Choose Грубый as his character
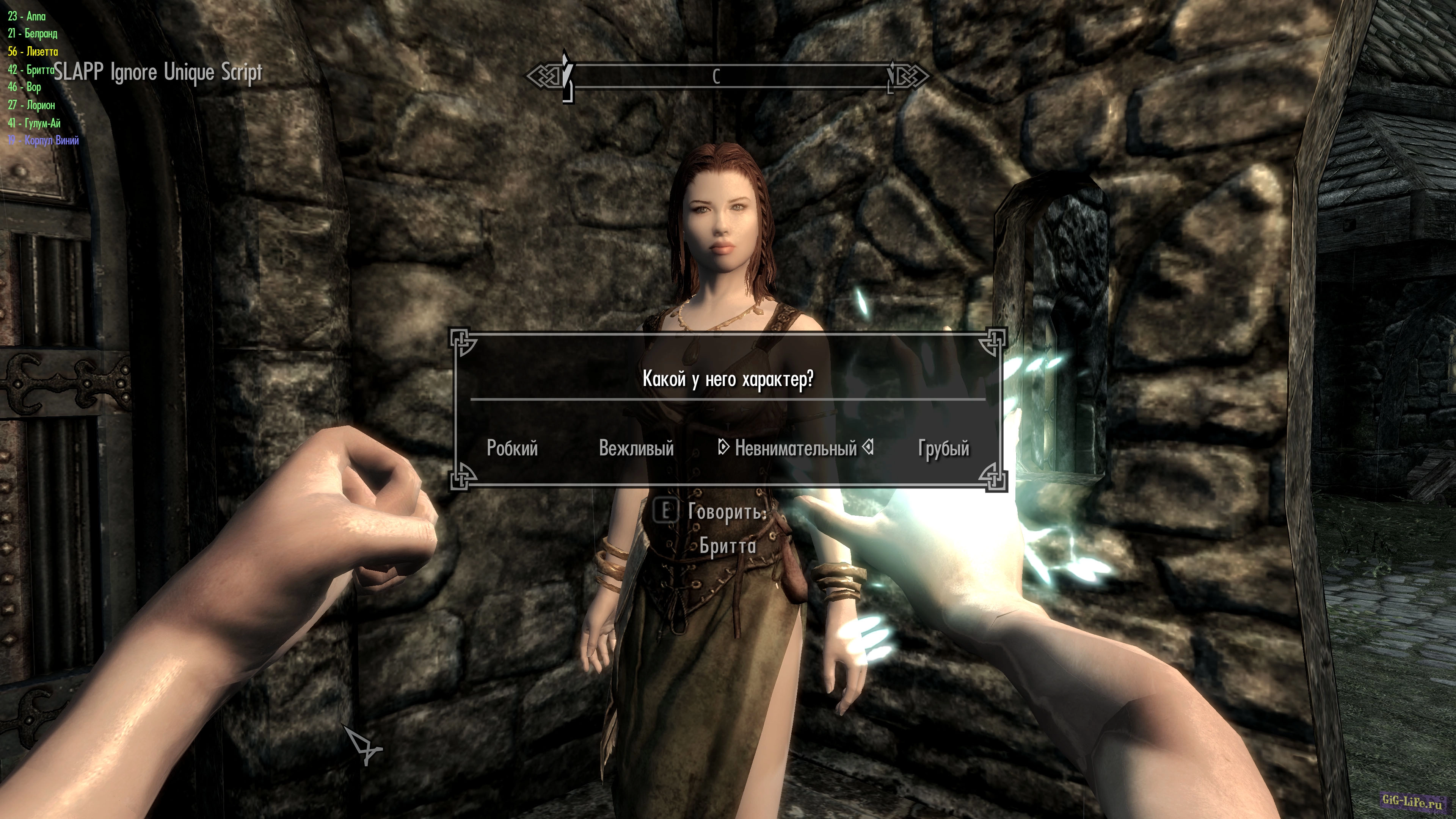Viewport: 1456px width, 819px height. tap(943, 448)
